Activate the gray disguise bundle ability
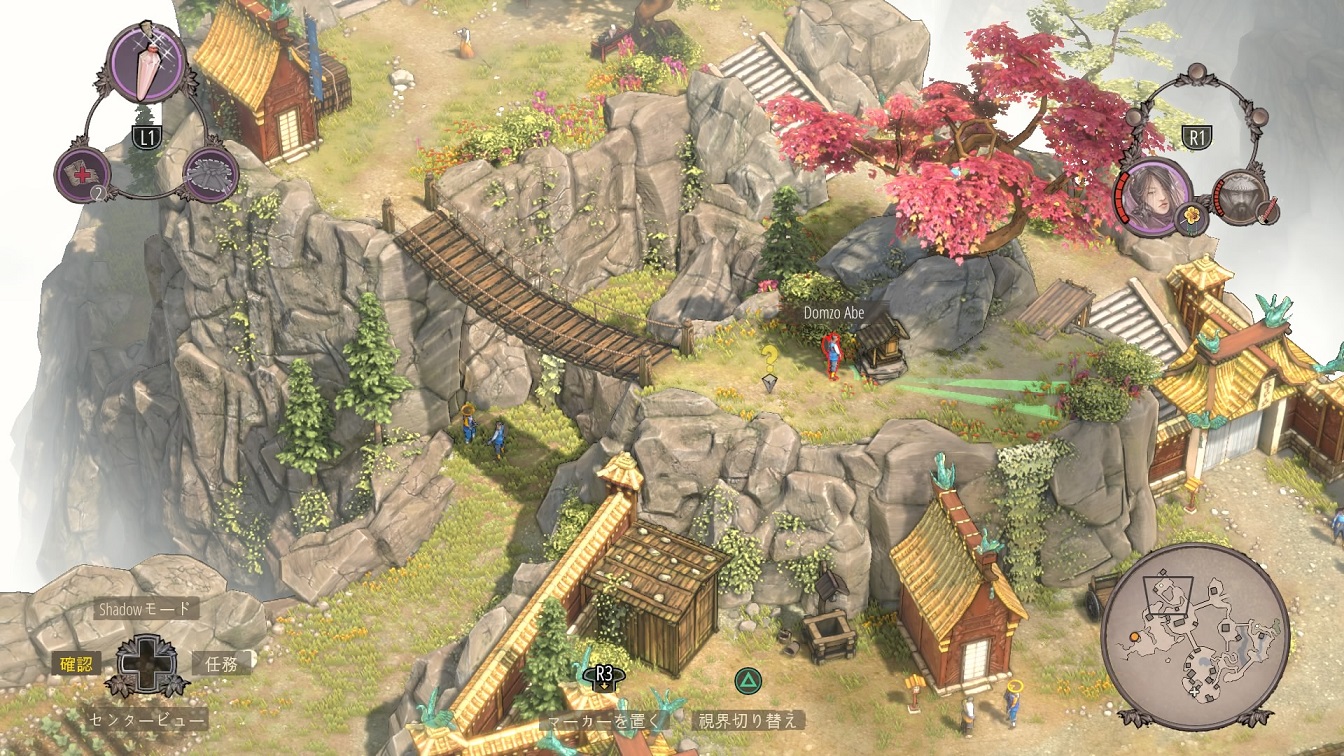Image resolution: width=1344 pixels, height=756 pixels. pos(211,174)
